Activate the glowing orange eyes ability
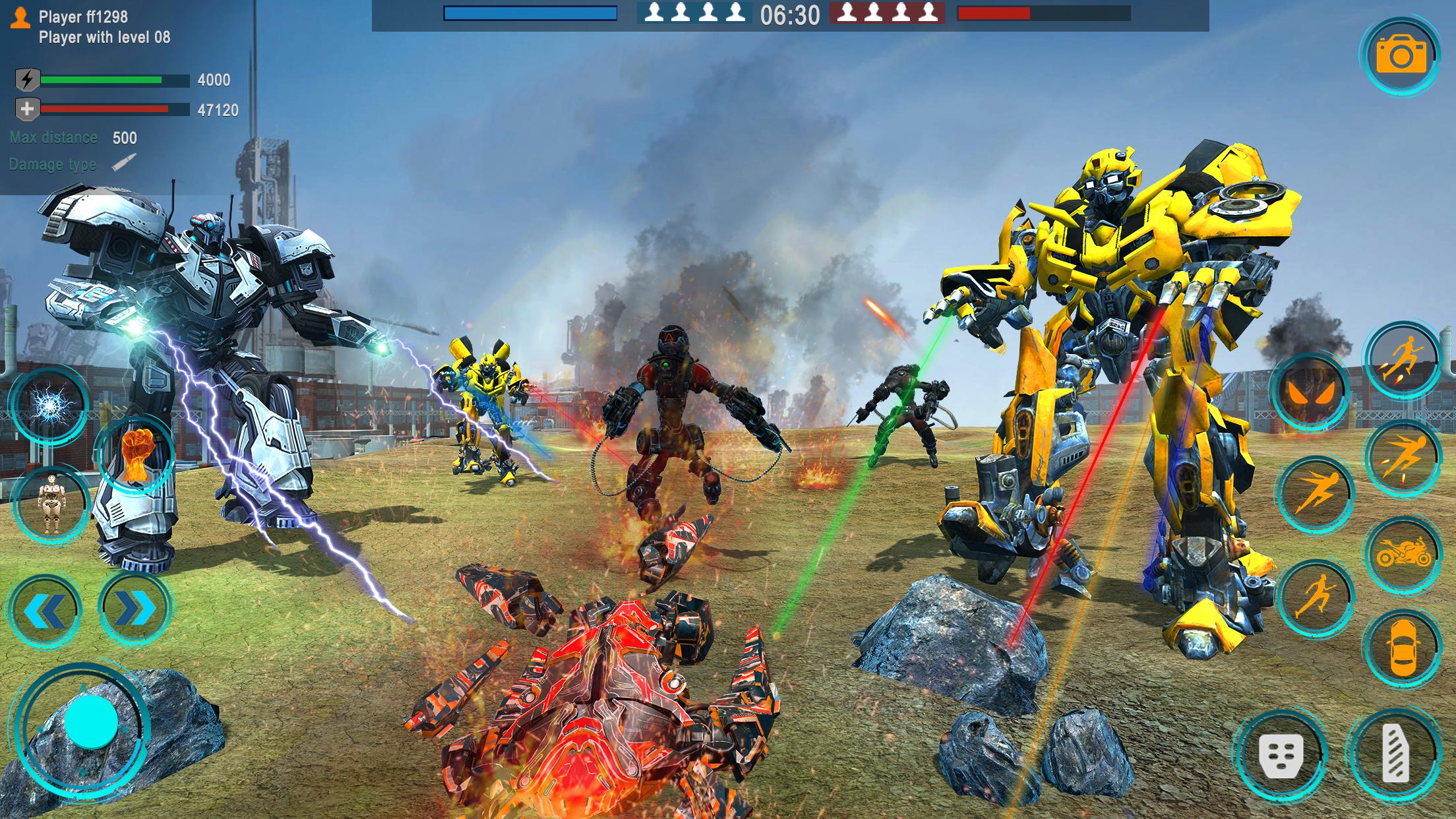The width and height of the screenshot is (1456, 819). point(1310,392)
